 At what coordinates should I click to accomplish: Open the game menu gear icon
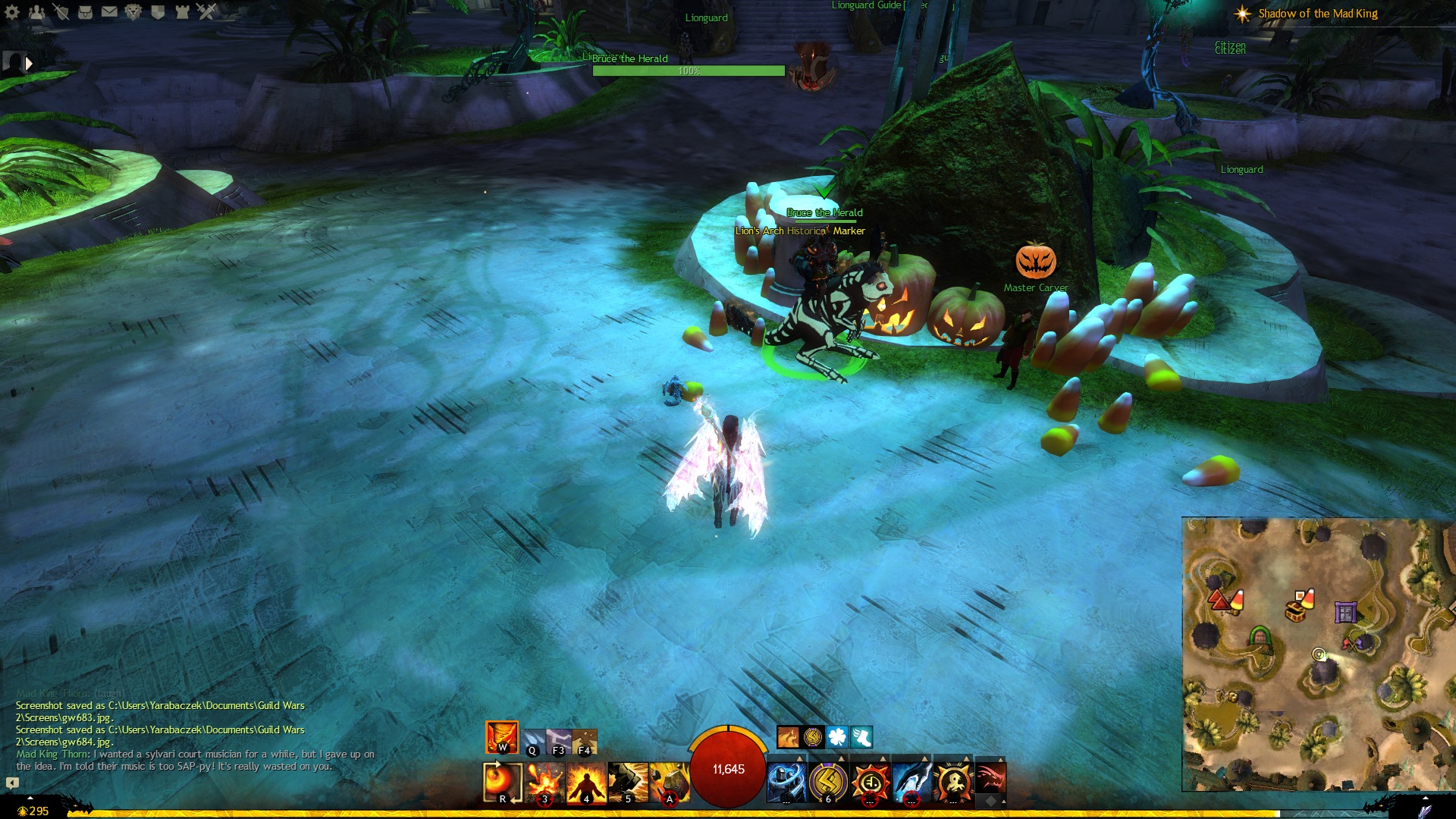[x=12, y=11]
